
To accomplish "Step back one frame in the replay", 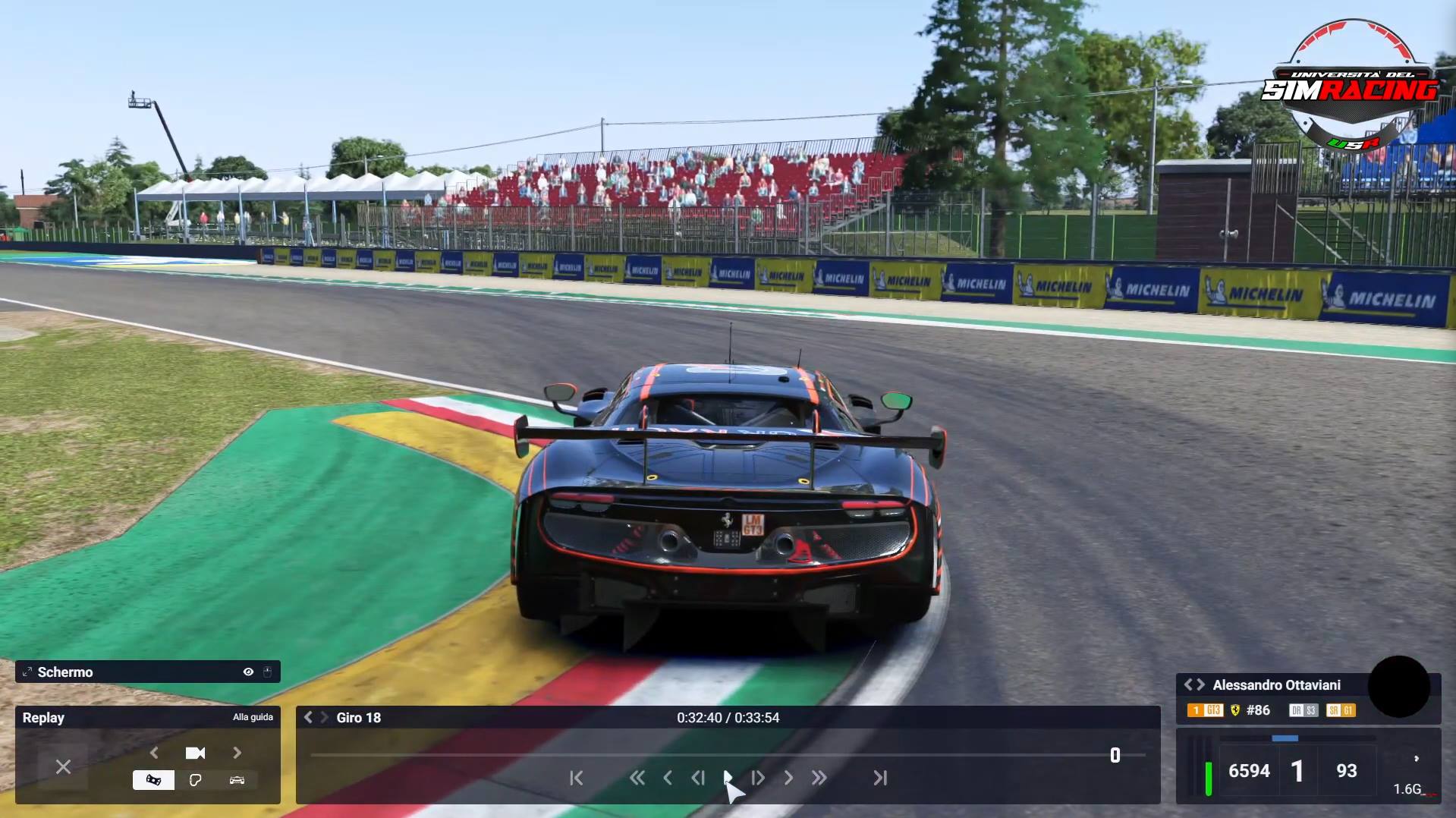I will tap(698, 778).
